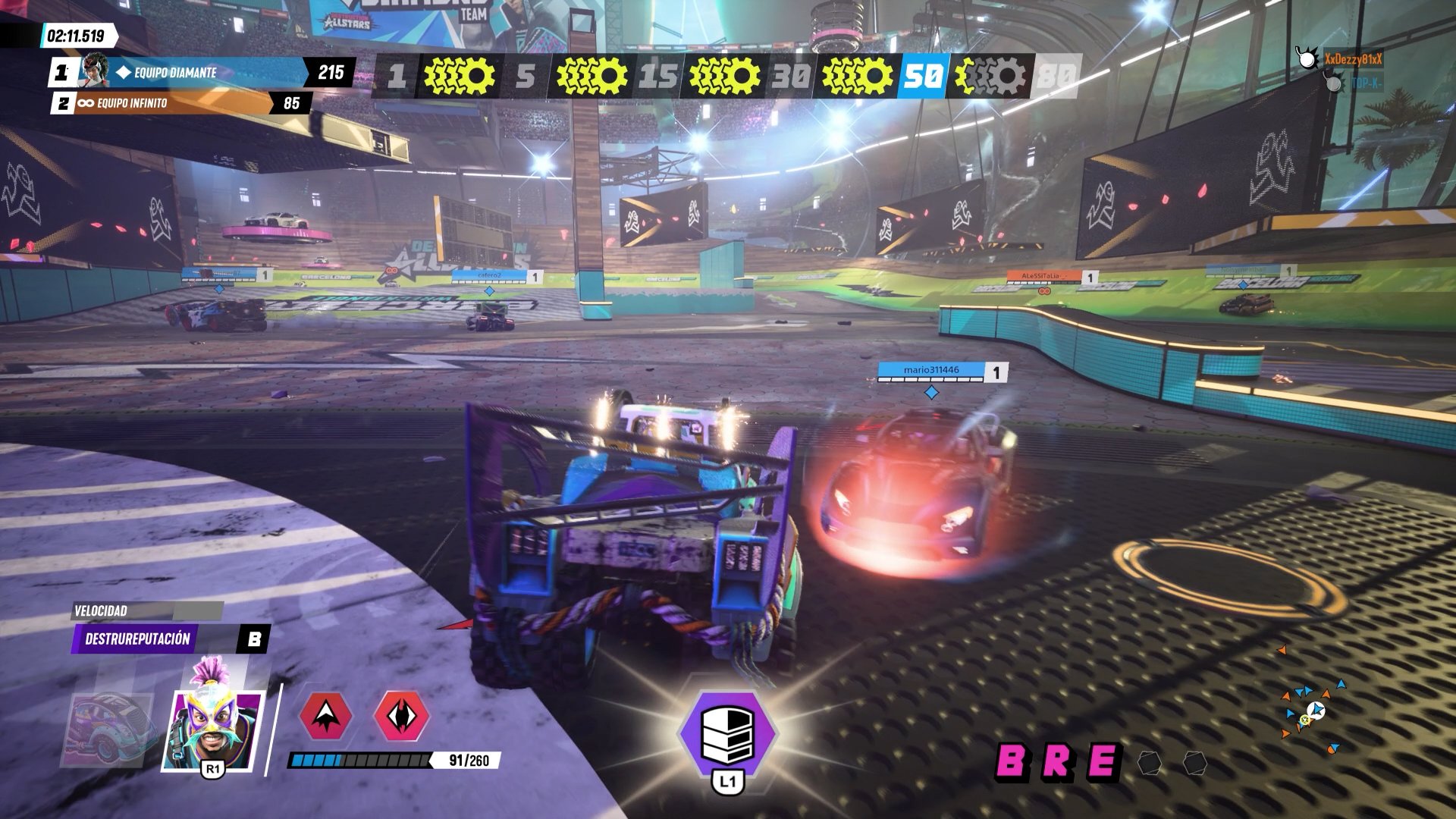1456x819 pixels.
Task: Open the minimap radar
Action: click(x=1310, y=711)
